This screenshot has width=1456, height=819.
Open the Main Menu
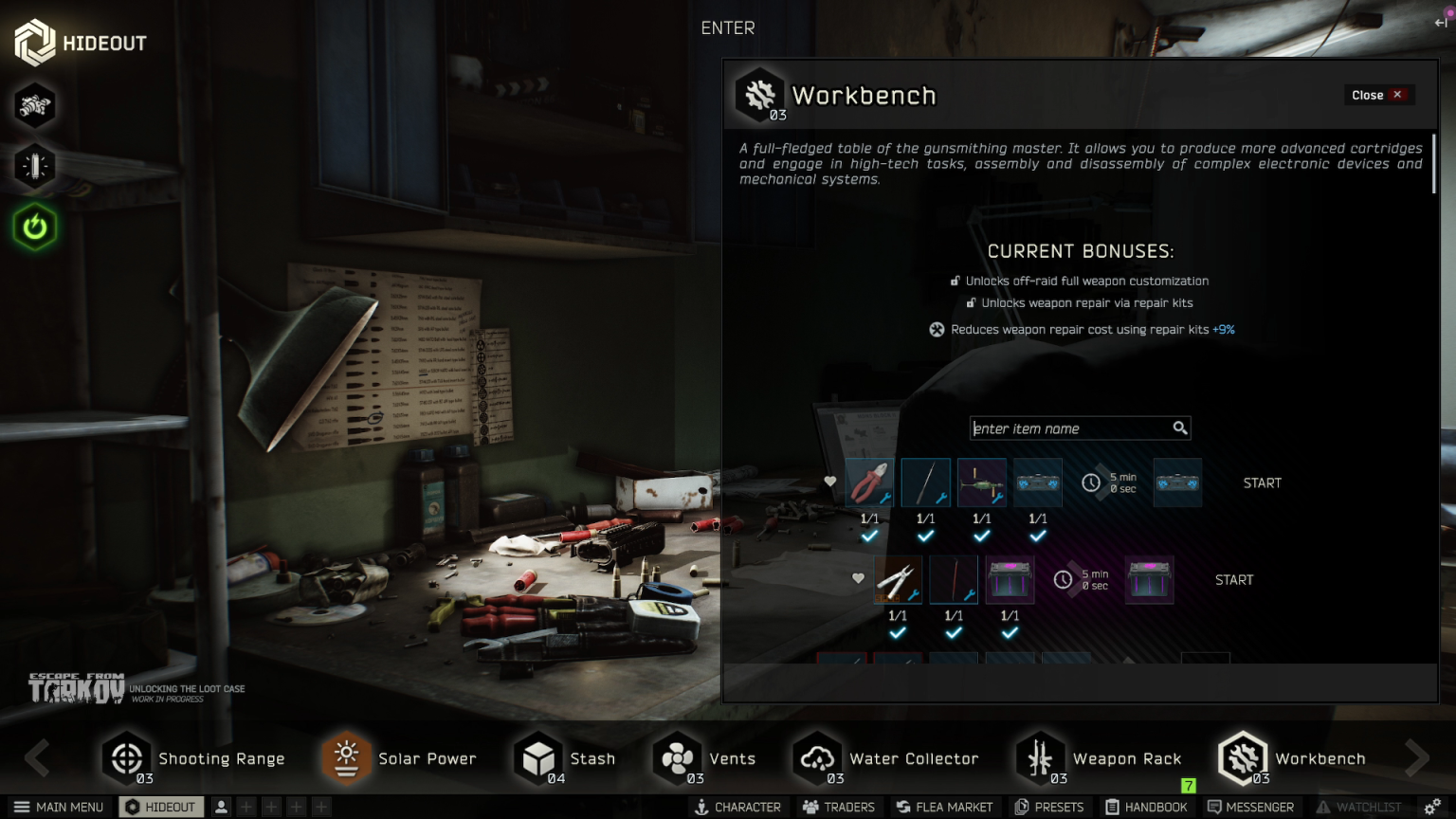[x=59, y=807]
